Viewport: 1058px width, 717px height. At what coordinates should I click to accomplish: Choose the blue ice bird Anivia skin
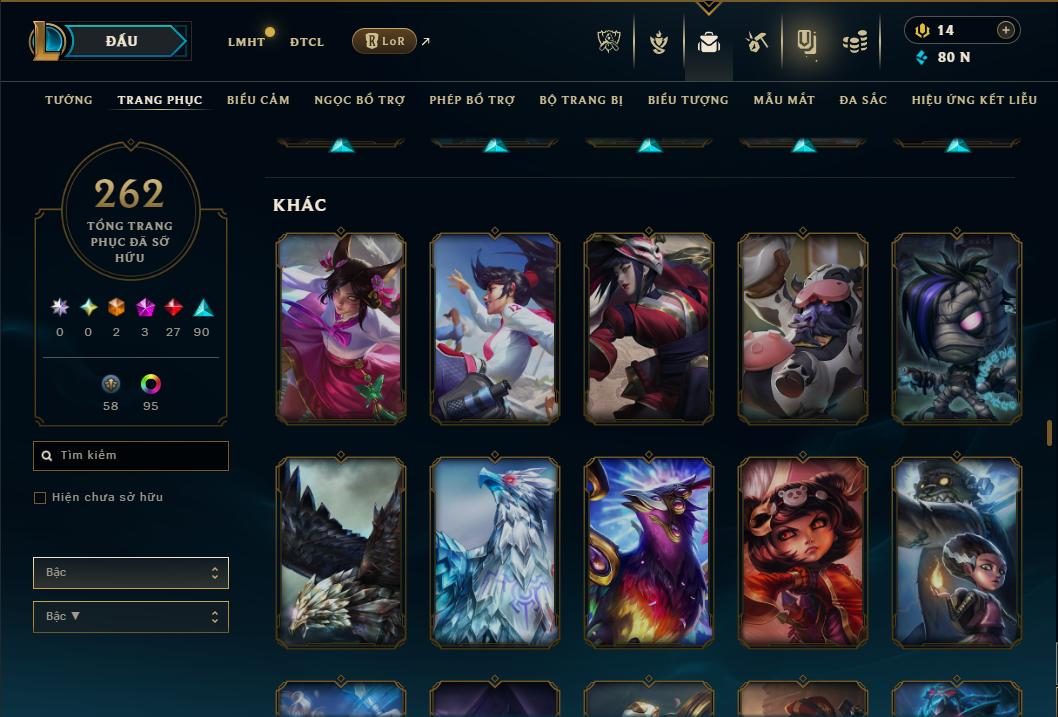[495, 551]
